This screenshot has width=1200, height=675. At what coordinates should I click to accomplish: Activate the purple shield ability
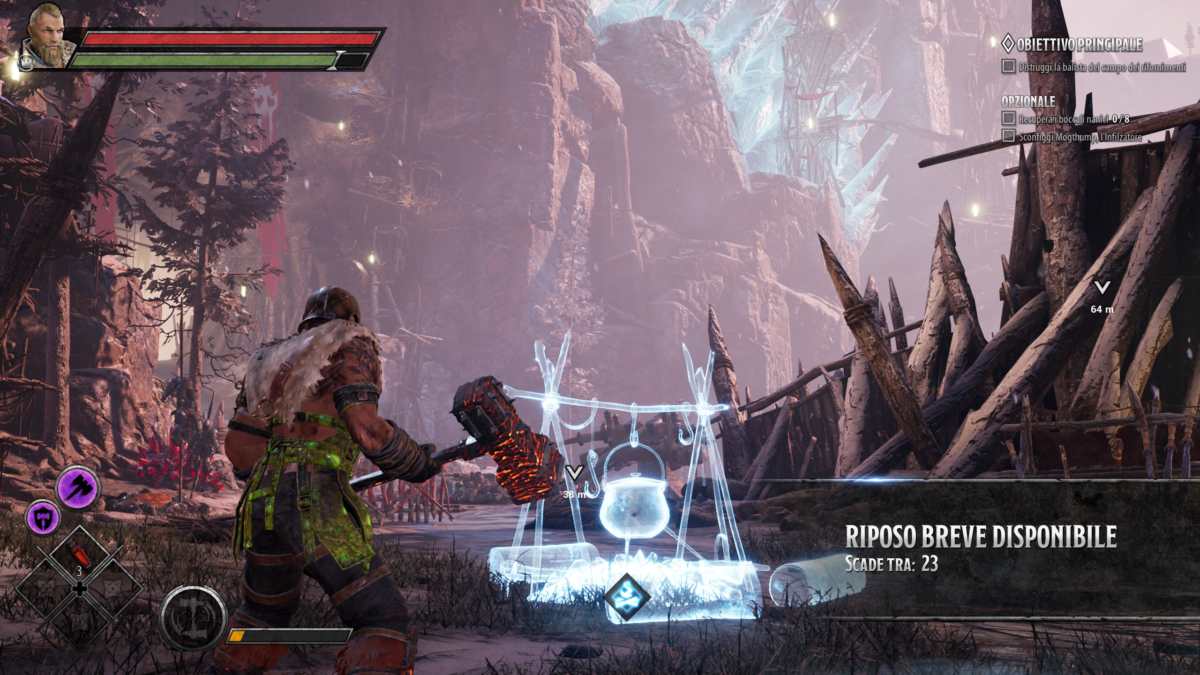[x=43, y=516]
